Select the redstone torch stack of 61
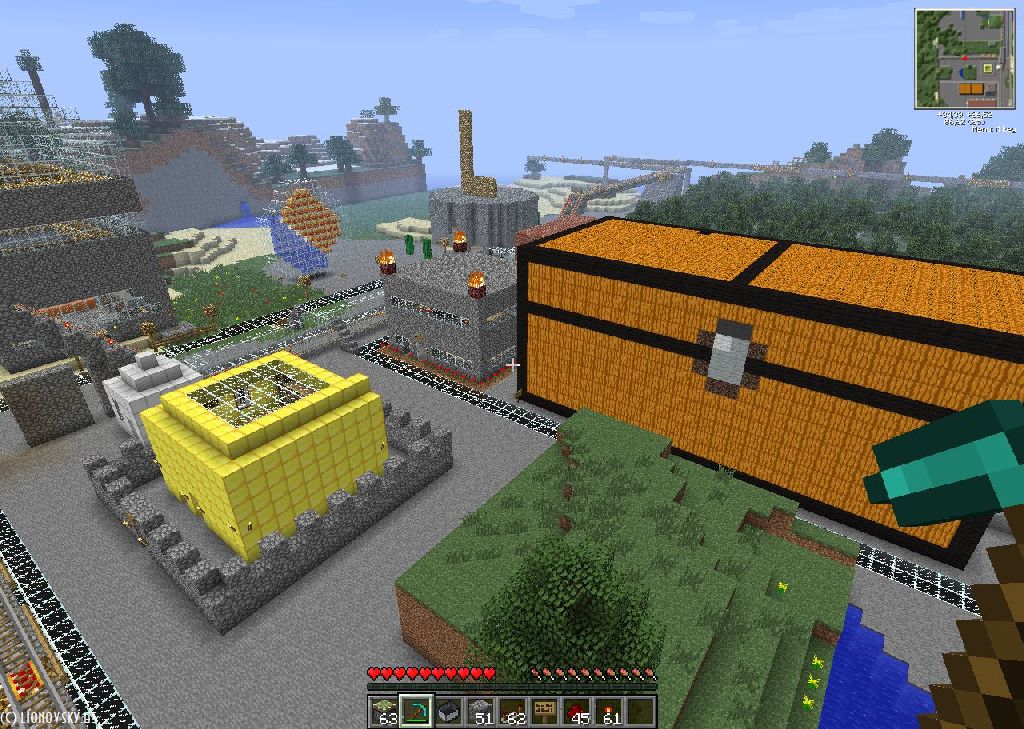Viewport: 1024px width, 729px height. 609,711
